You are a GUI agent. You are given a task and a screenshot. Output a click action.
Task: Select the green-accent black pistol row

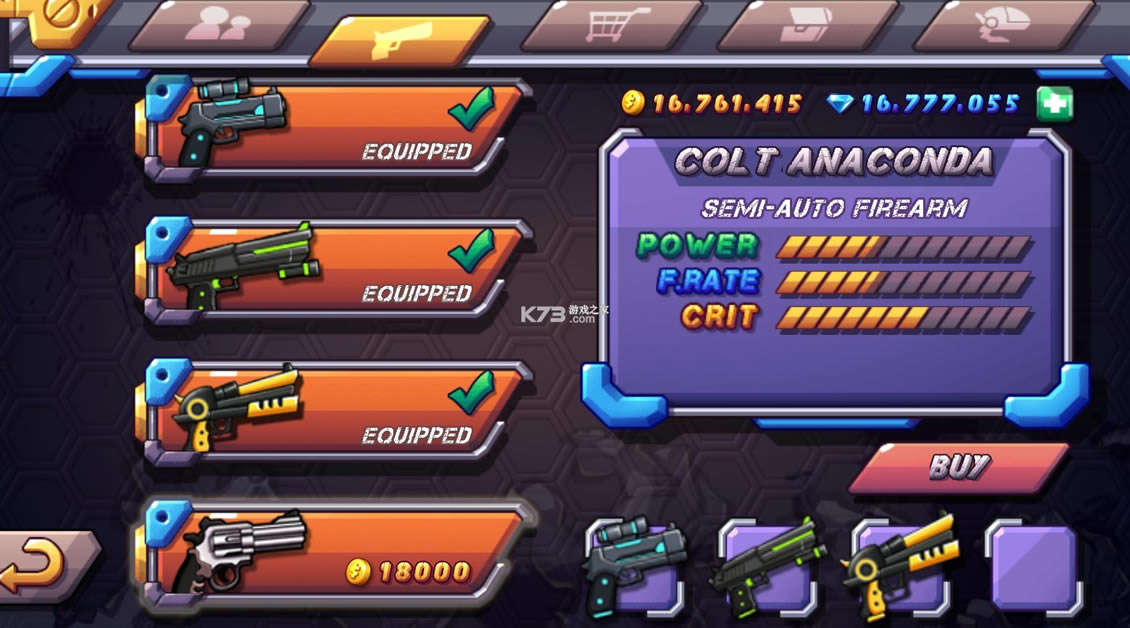click(335, 270)
